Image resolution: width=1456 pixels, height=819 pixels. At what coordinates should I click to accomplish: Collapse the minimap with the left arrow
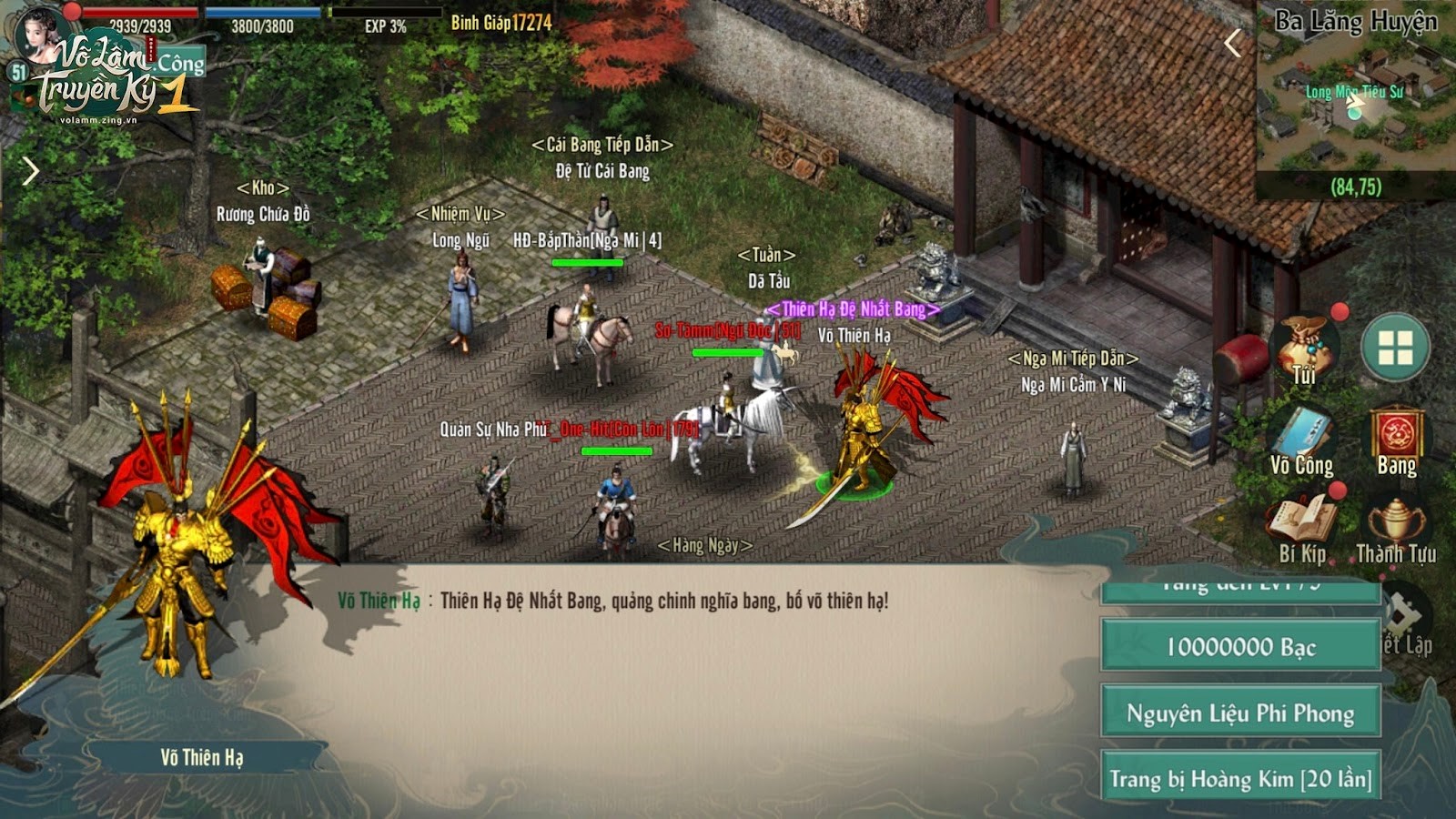tap(1233, 43)
